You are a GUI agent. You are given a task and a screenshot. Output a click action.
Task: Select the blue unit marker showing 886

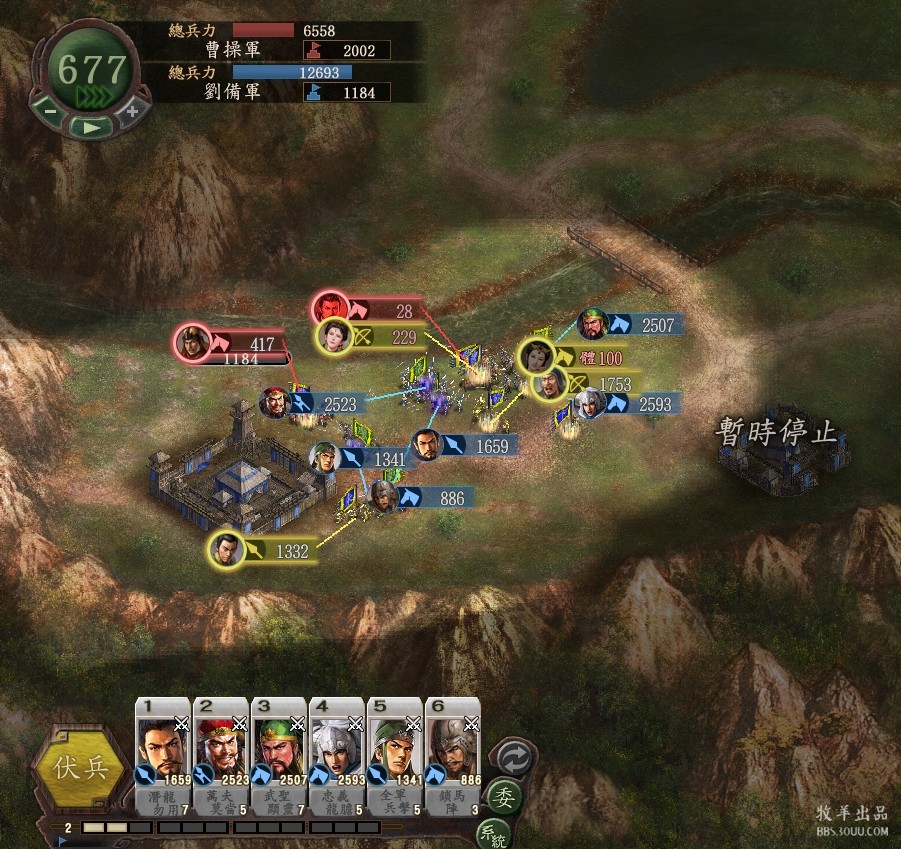[384, 494]
